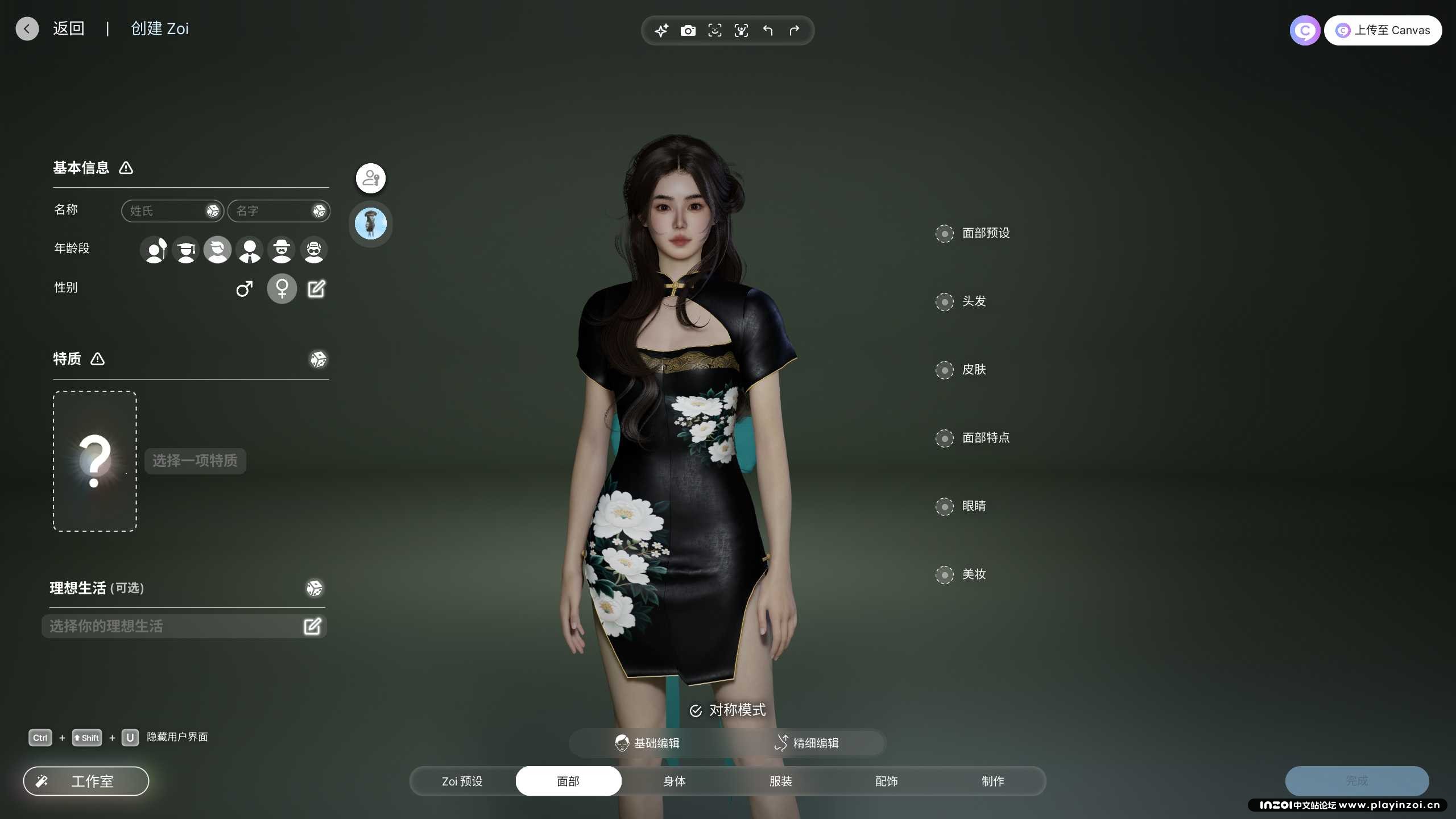Switch to the 身体 body tab
Viewport: 1456px width, 819px height.
675,781
